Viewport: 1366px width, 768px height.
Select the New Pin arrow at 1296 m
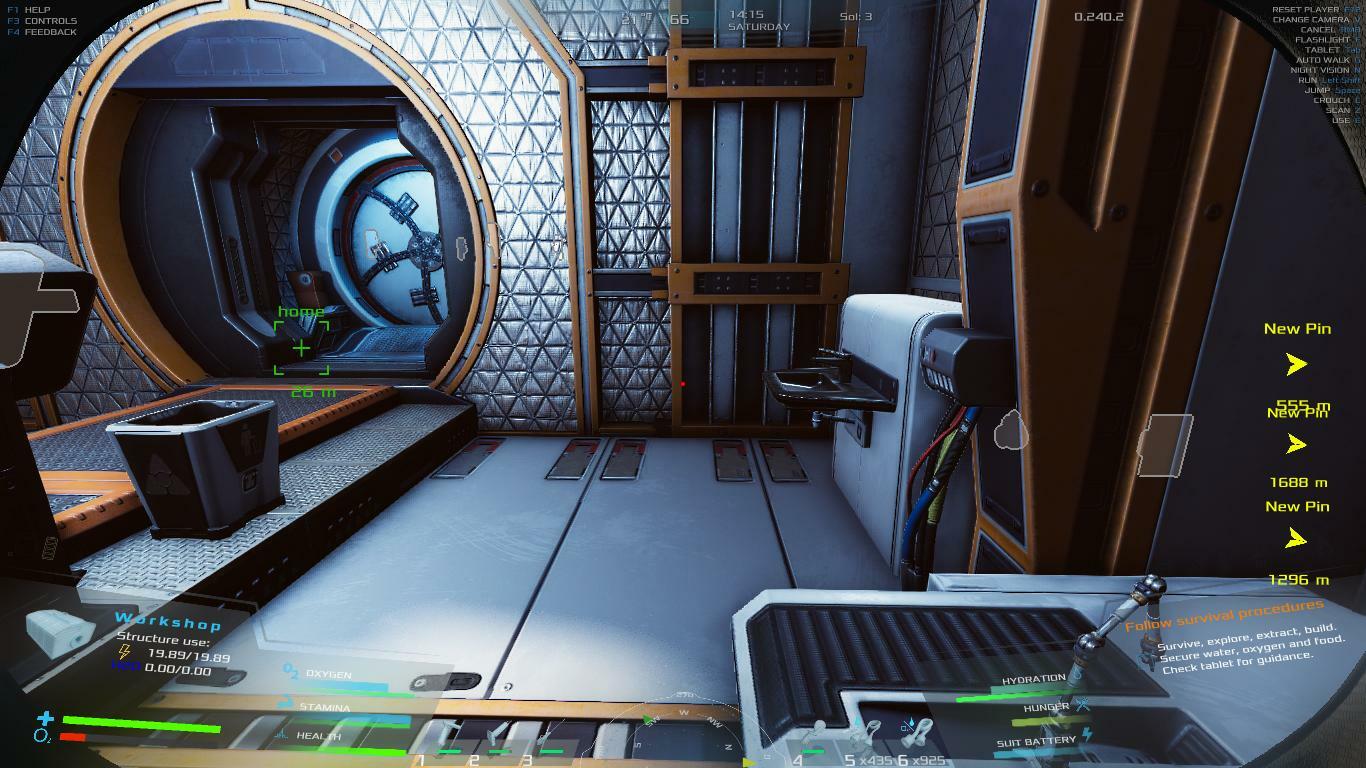point(1297,540)
